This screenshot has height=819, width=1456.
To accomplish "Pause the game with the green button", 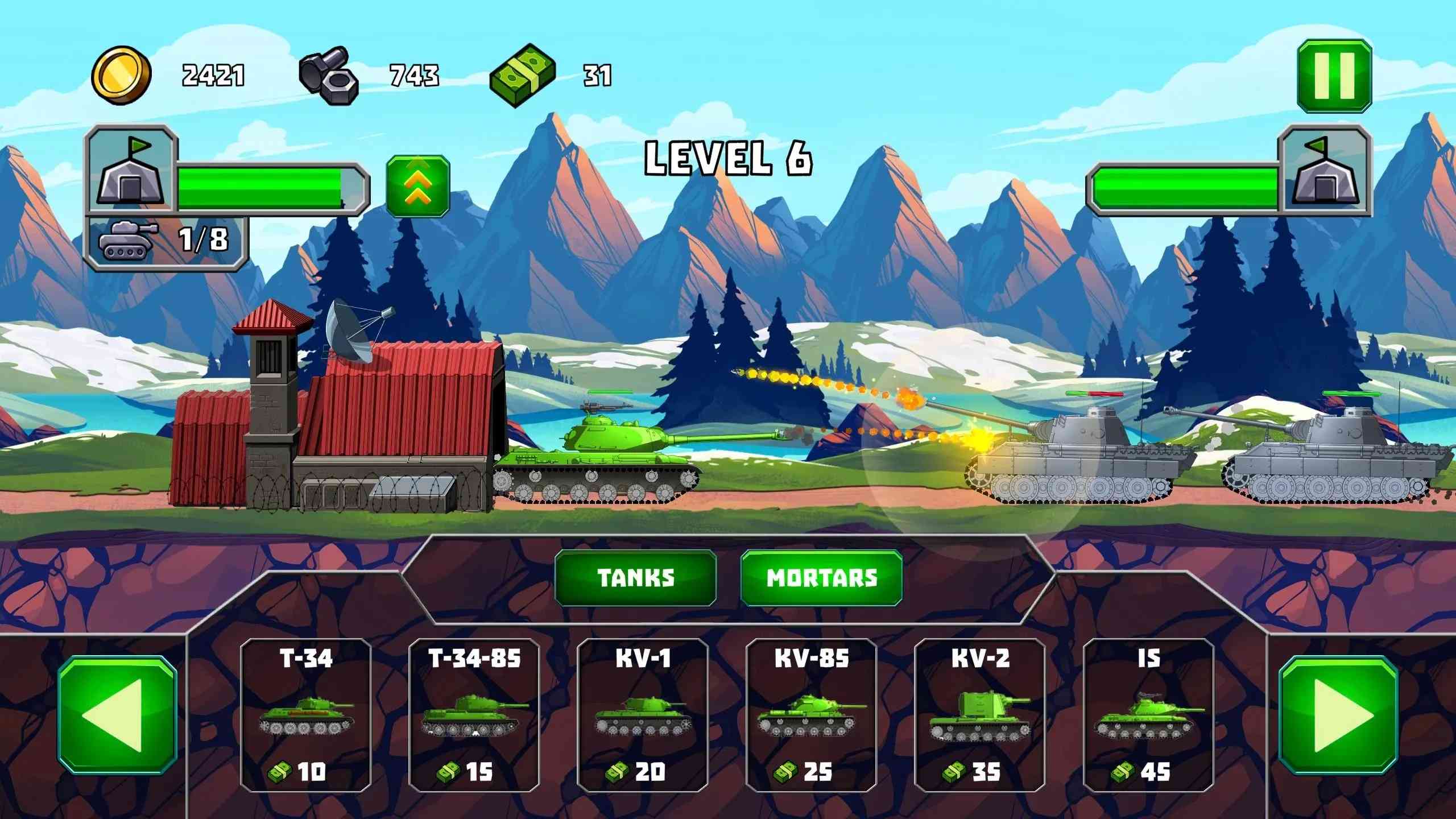I will [x=1334, y=76].
